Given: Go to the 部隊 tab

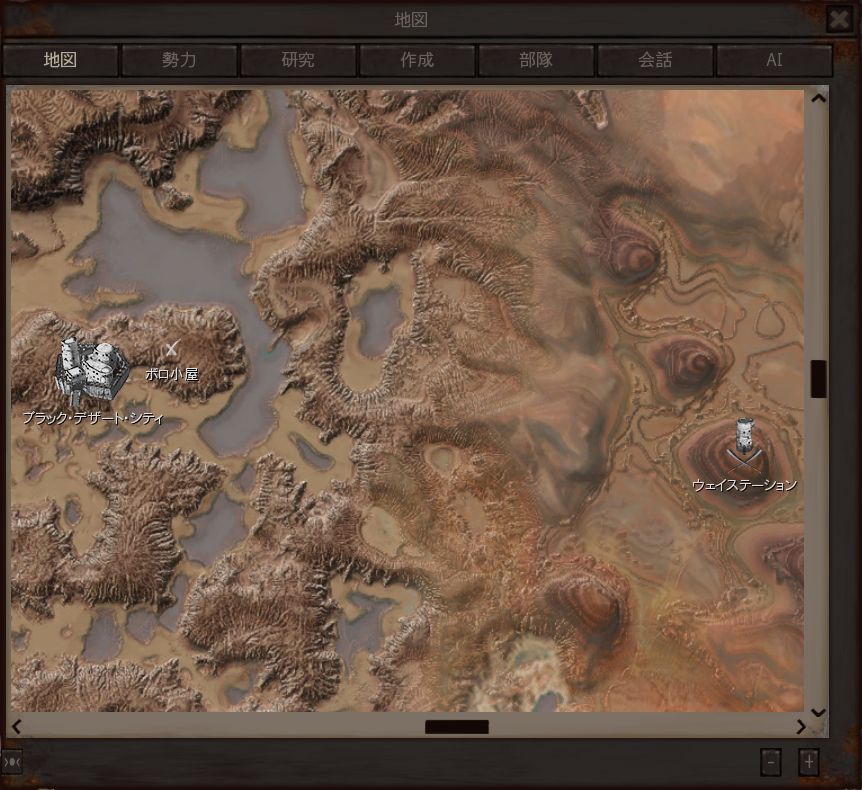Looking at the screenshot, I should coord(536,60).
